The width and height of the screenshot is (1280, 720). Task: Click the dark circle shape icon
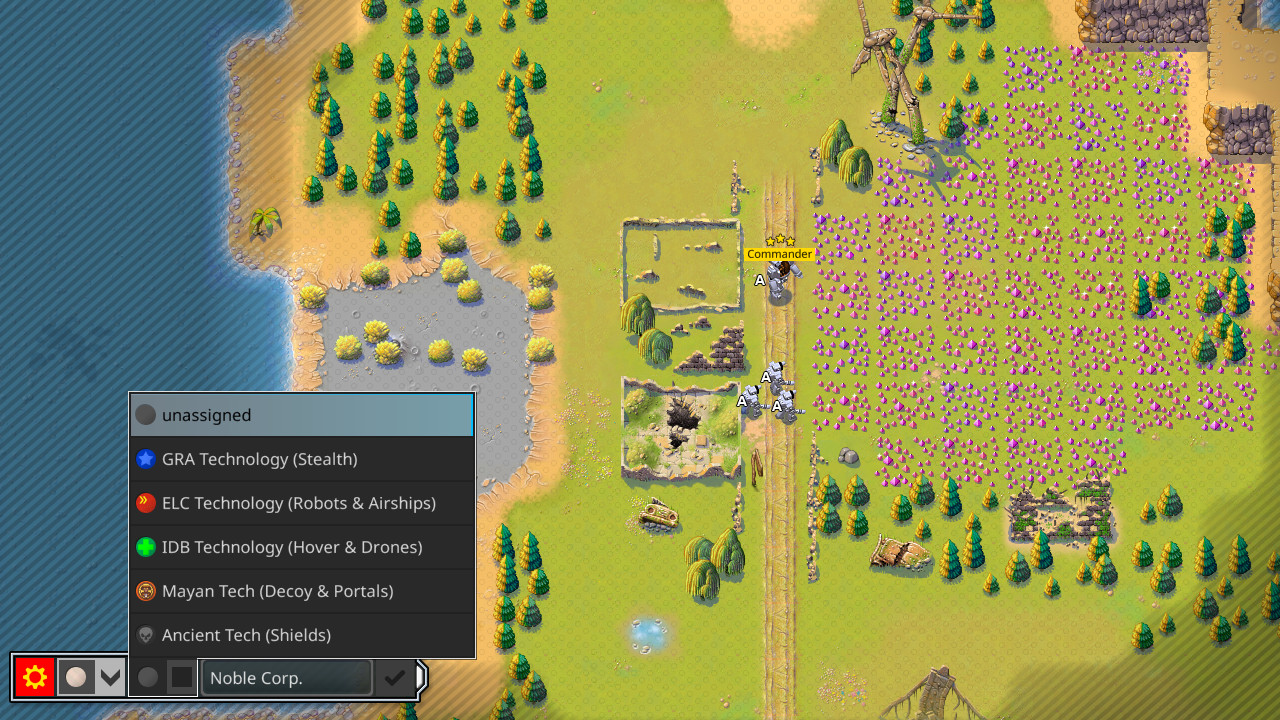[x=148, y=677]
